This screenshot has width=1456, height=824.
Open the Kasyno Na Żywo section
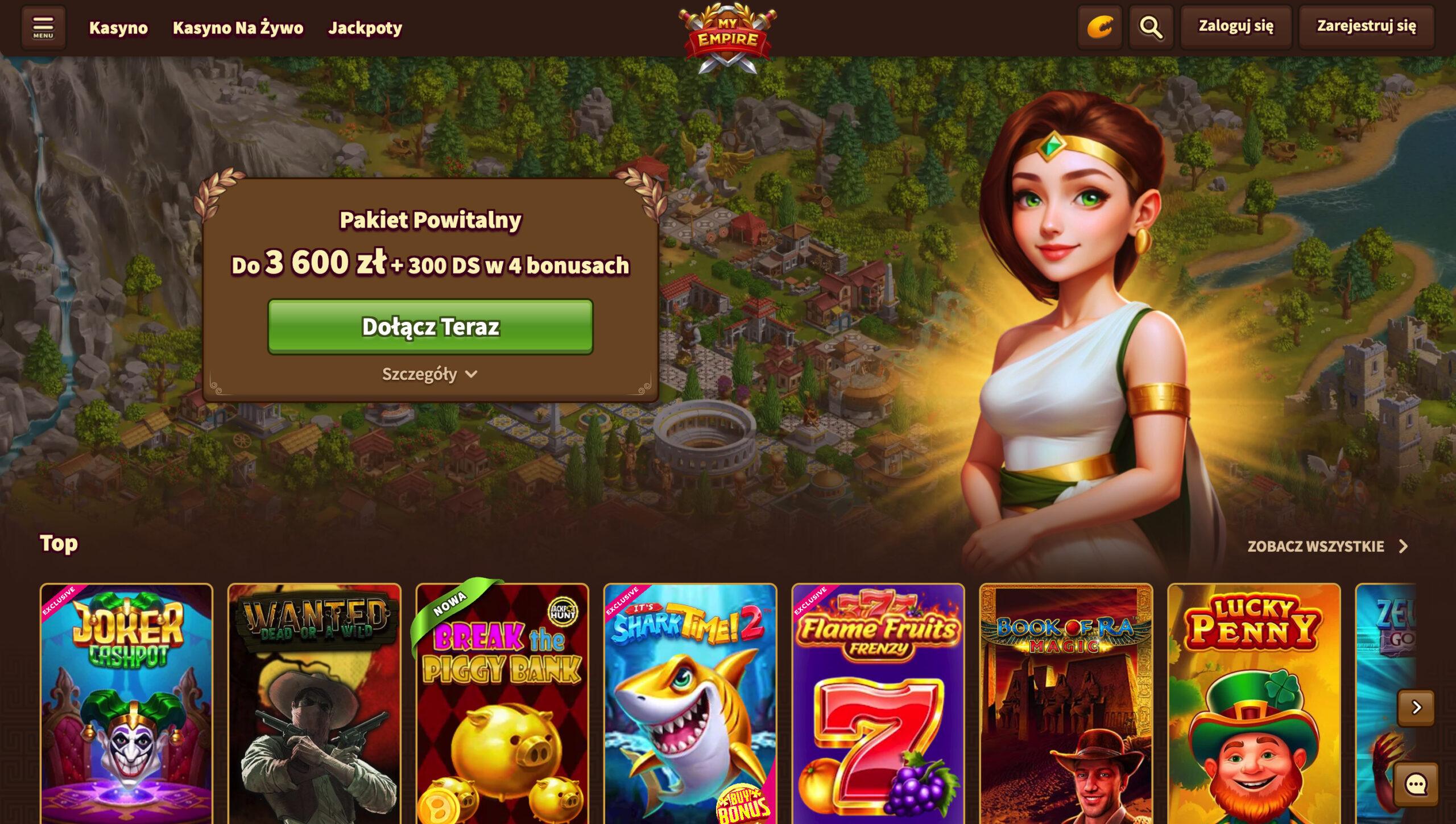point(238,27)
